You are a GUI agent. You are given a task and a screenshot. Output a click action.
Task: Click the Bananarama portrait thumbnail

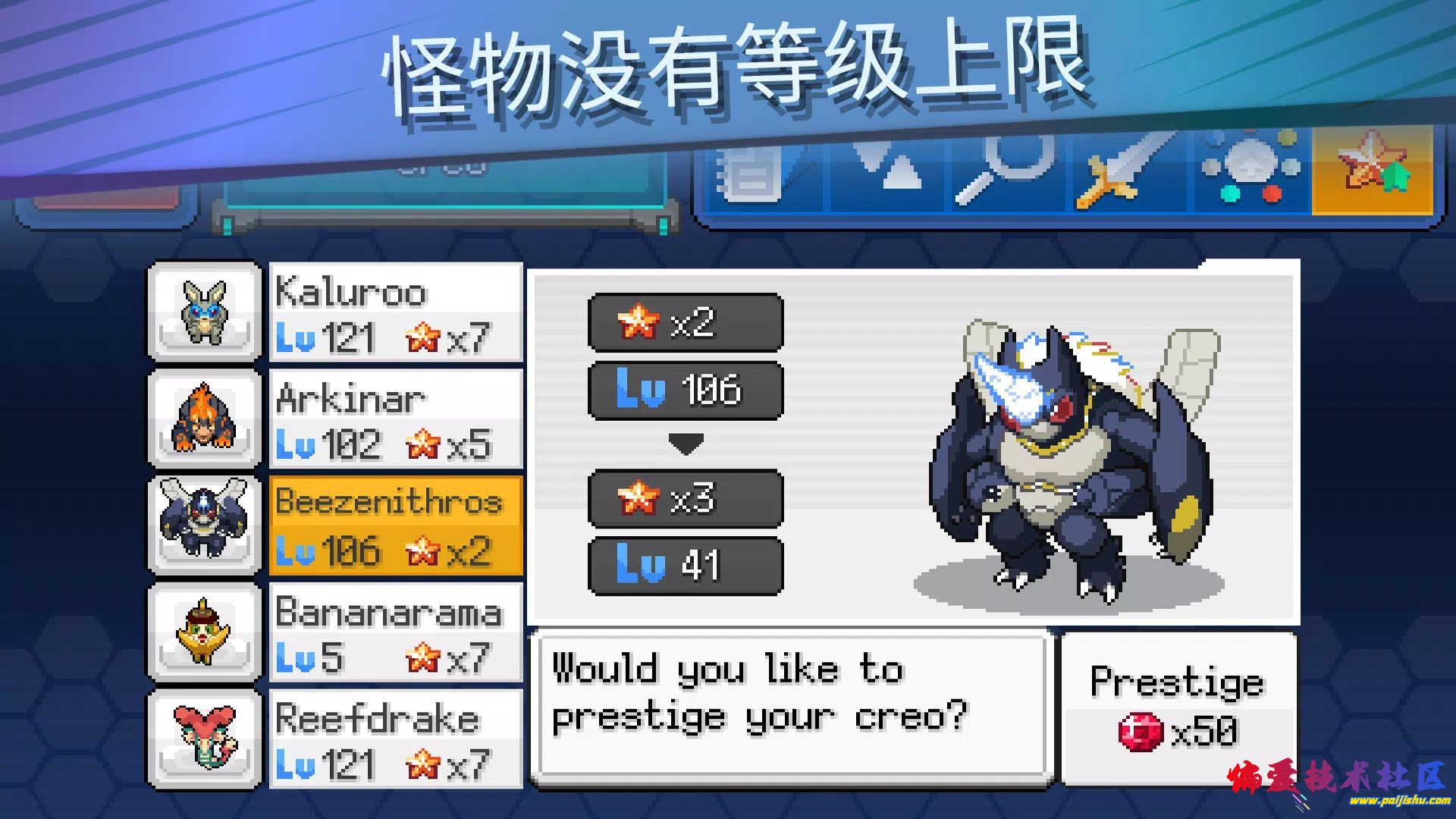[x=204, y=632]
